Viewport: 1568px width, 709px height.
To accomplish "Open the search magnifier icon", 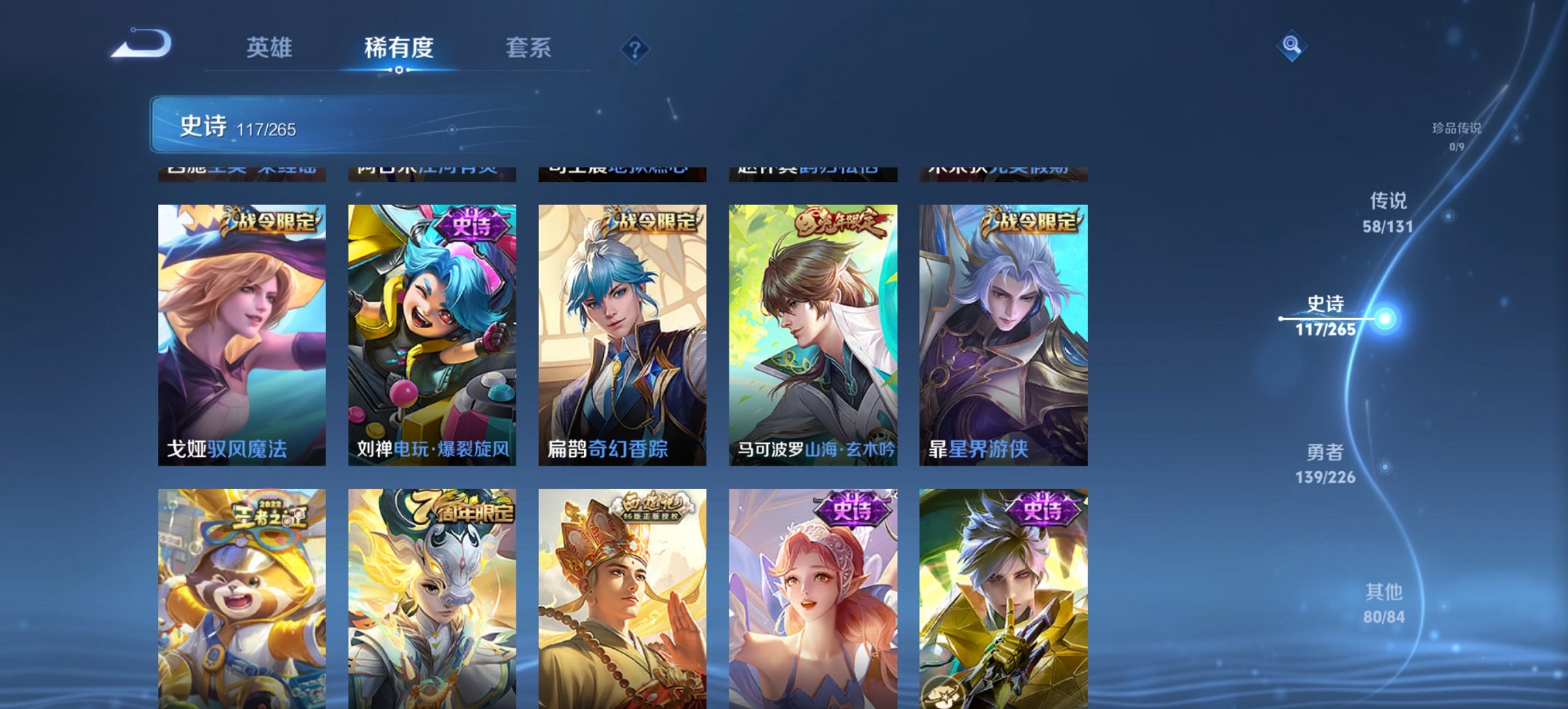I will [x=1290, y=46].
